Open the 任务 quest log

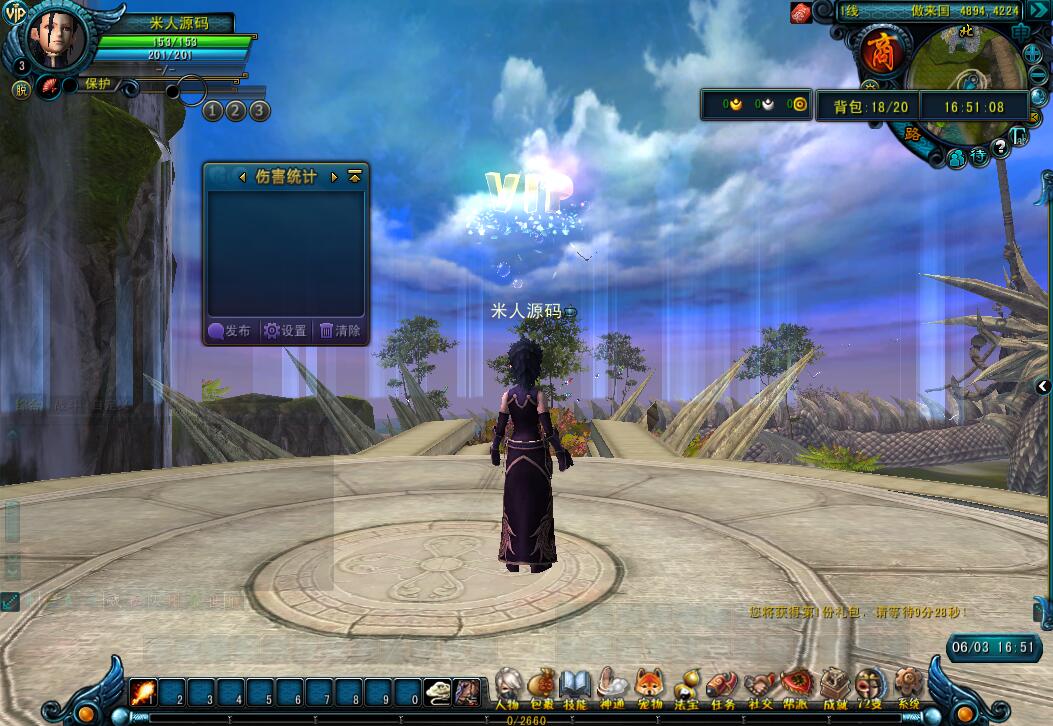click(722, 685)
